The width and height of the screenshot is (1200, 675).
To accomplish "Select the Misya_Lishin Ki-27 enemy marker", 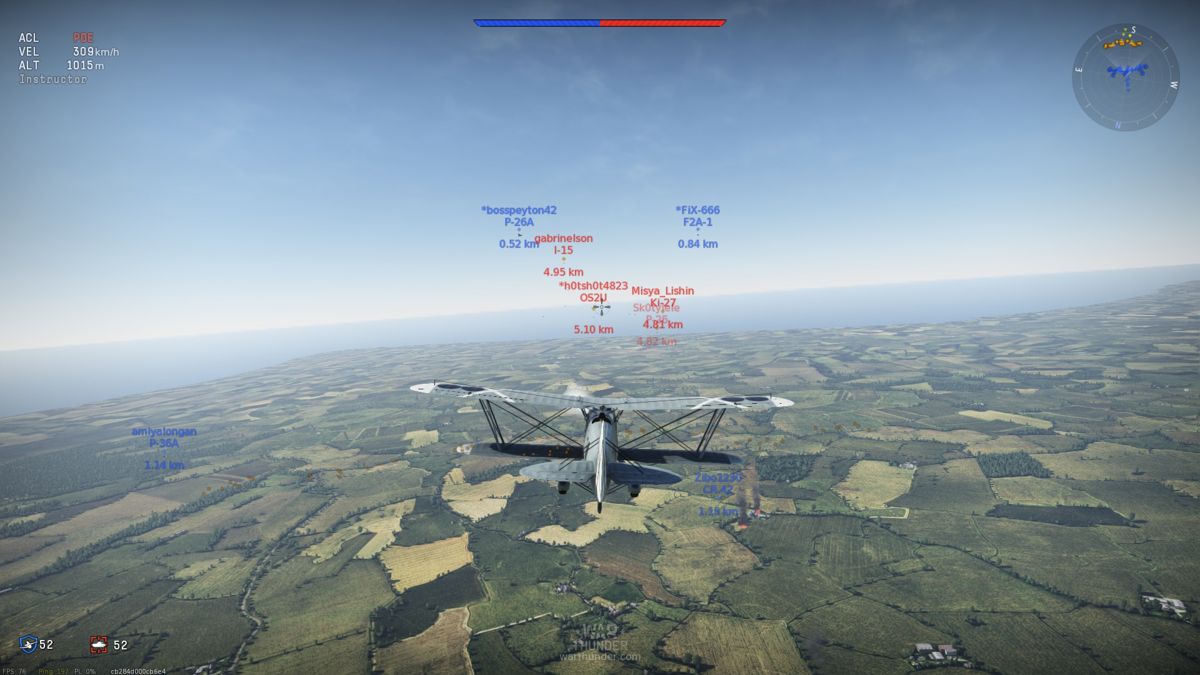I will [x=662, y=303].
